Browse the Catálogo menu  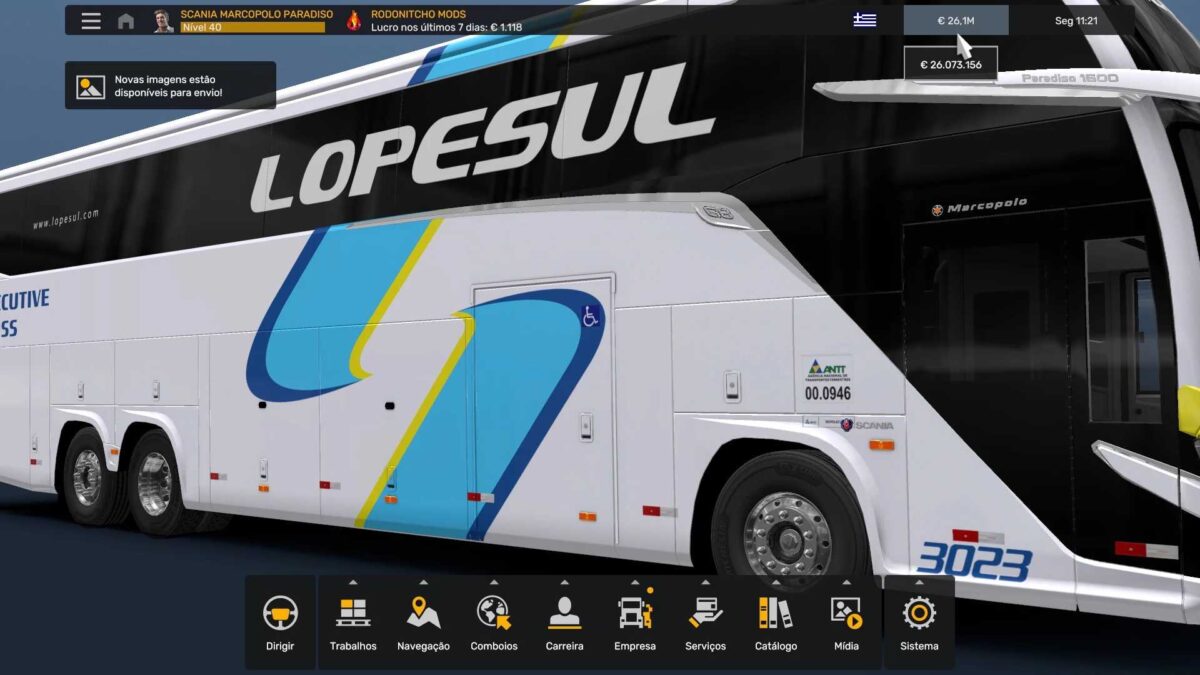click(776, 622)
